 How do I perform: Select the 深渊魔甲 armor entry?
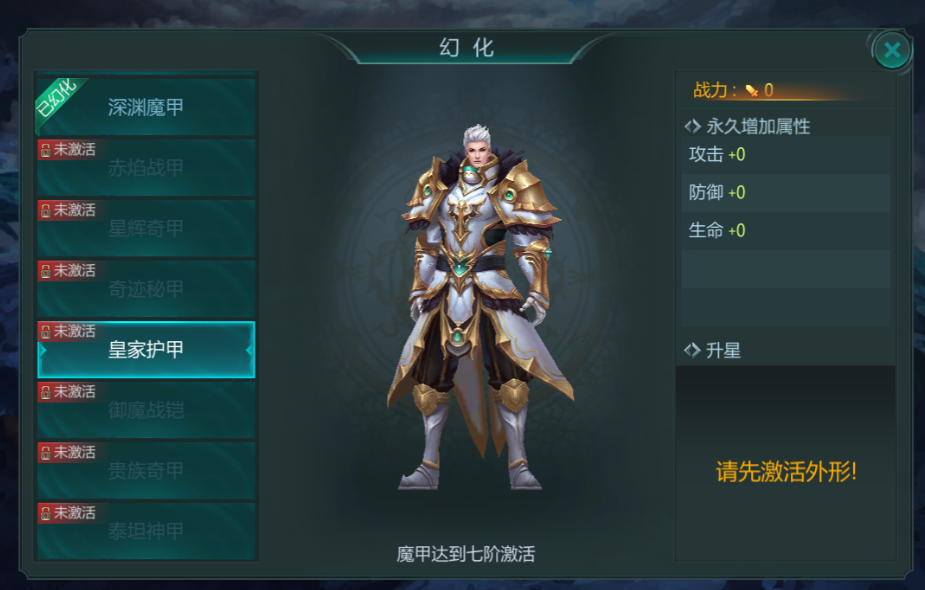click(x=146, y=107)
